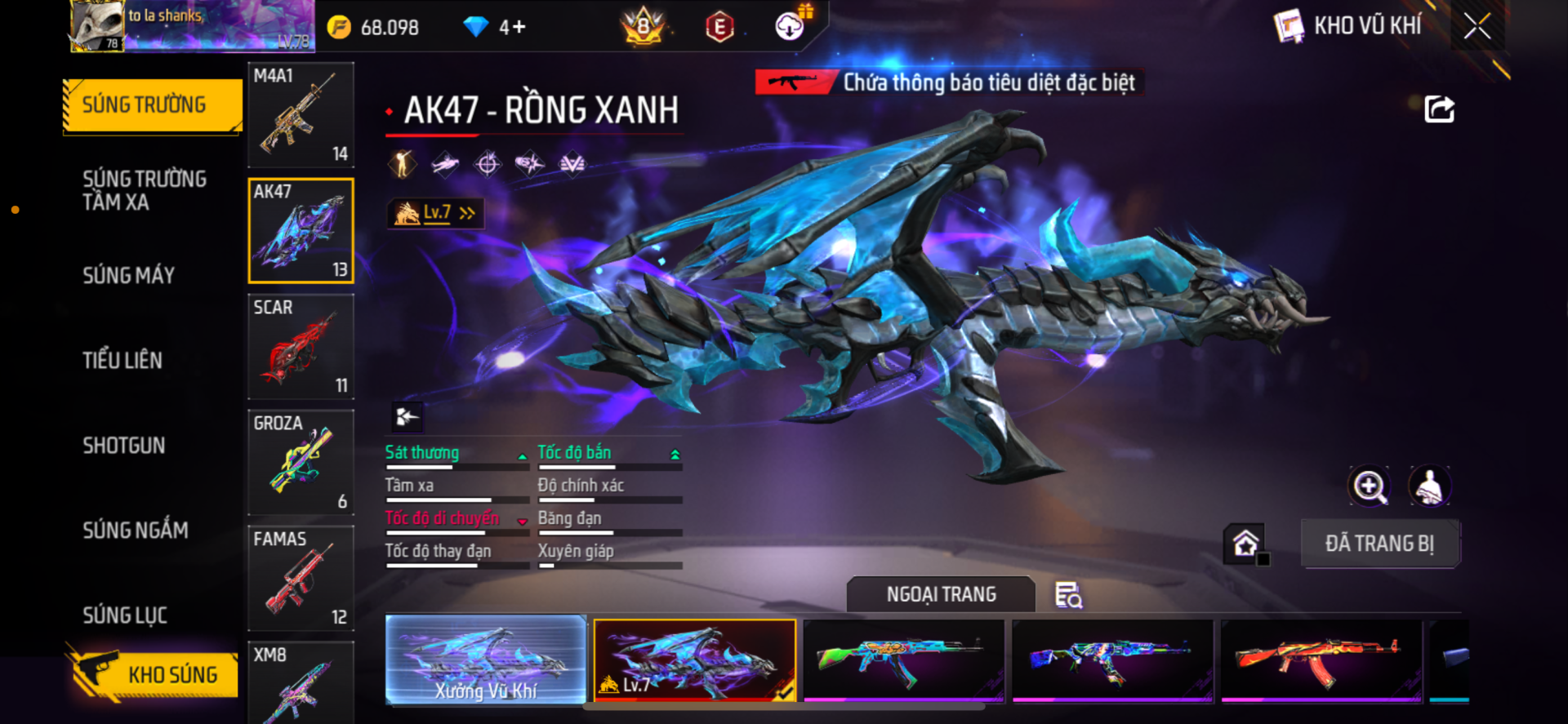Open the Súng Máy category

click(129, 276)
